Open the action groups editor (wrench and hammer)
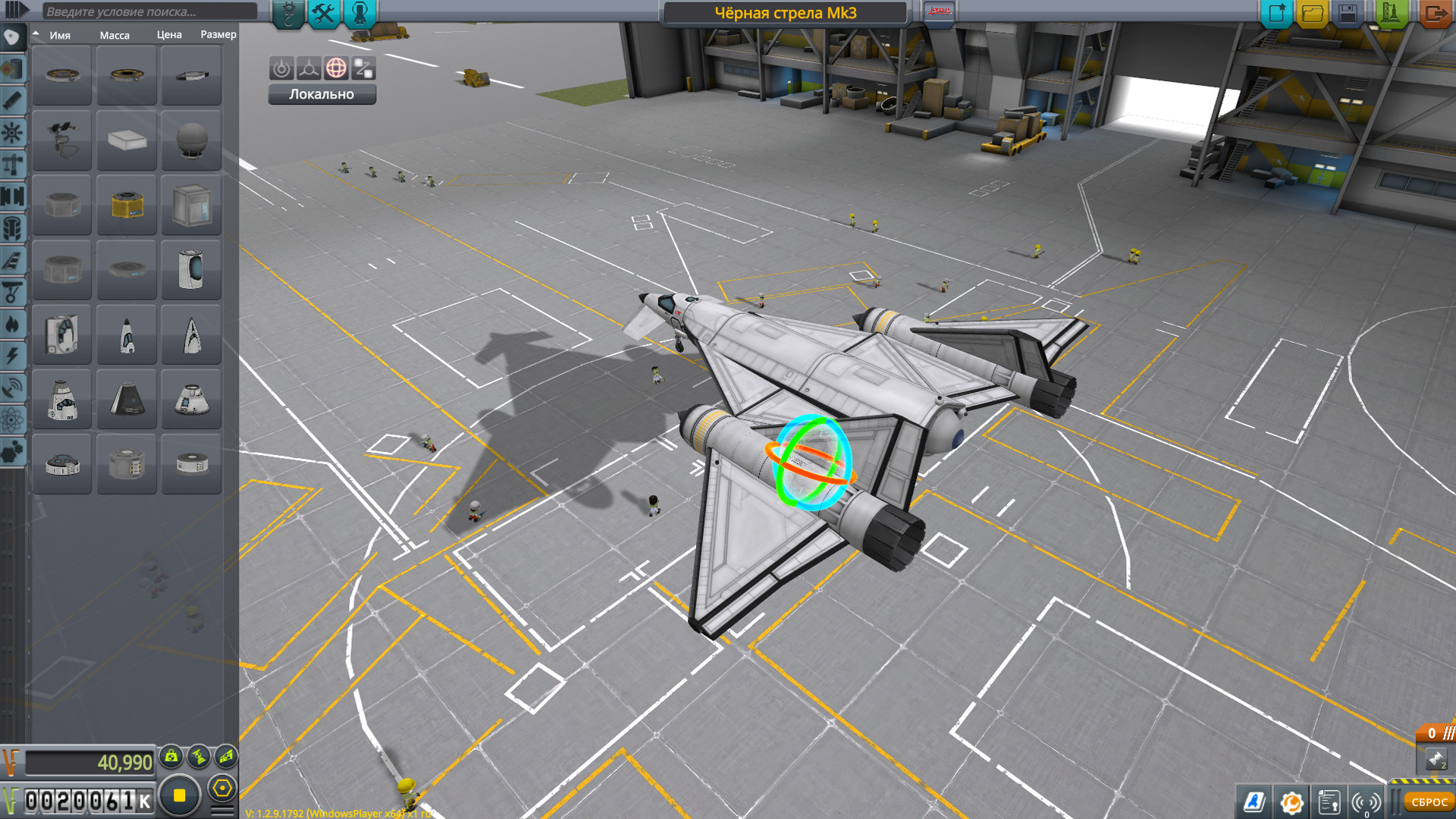 (324, 13)
